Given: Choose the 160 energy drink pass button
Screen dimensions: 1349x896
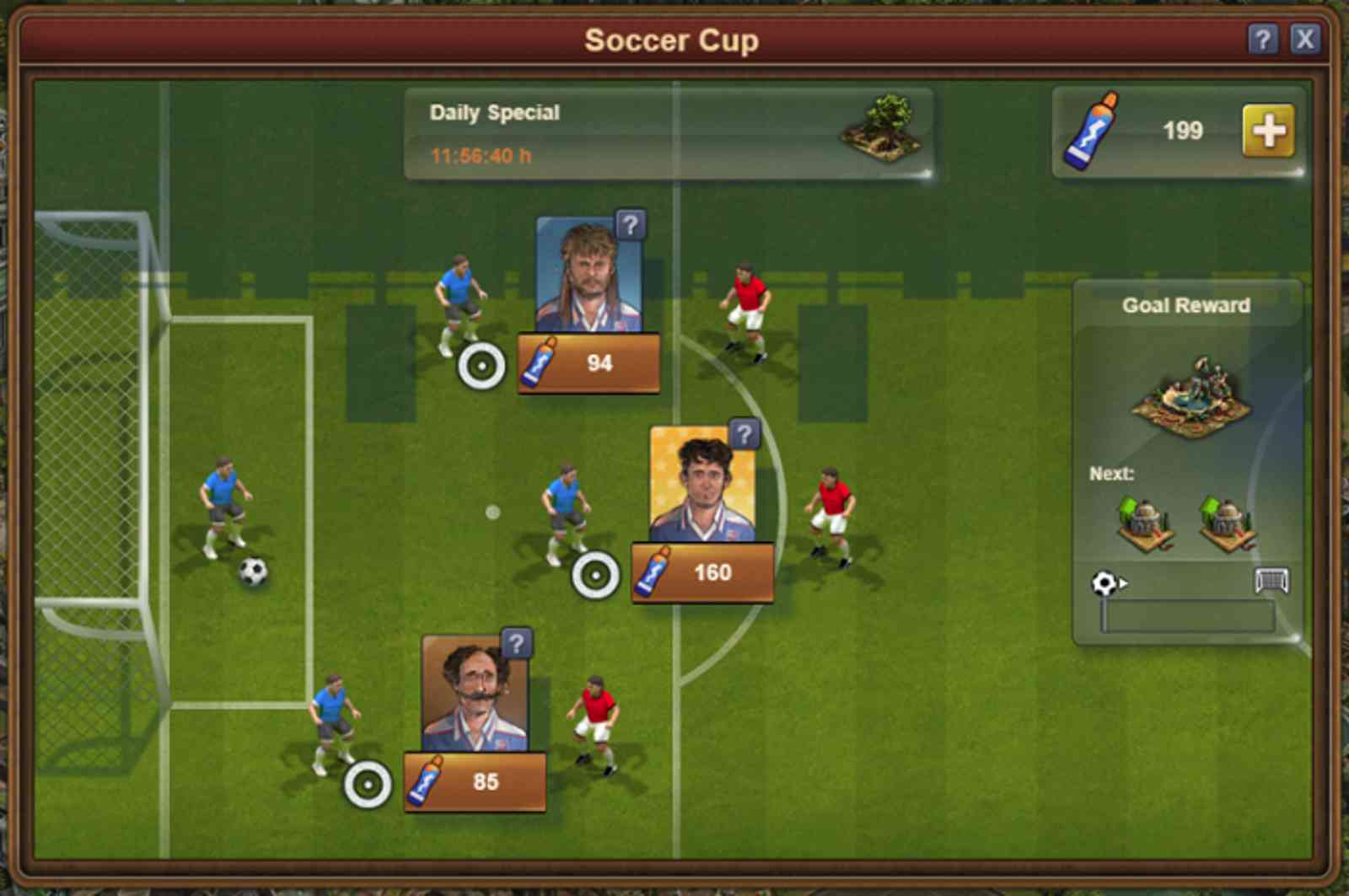Looking at the screenshot, I should coord(702,572).
